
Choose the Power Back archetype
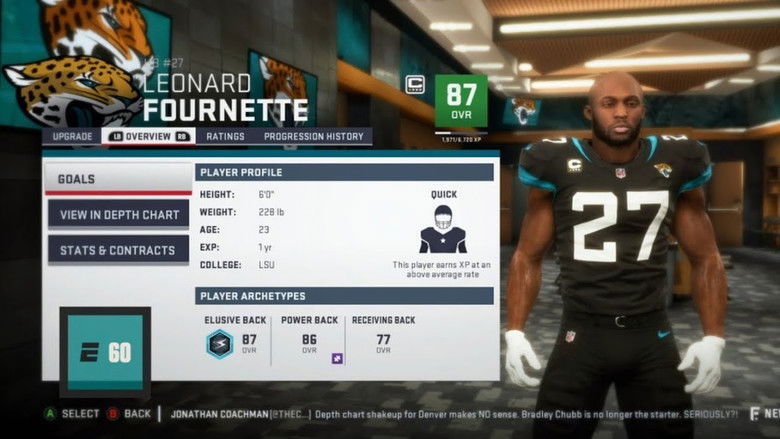[310, 338]
